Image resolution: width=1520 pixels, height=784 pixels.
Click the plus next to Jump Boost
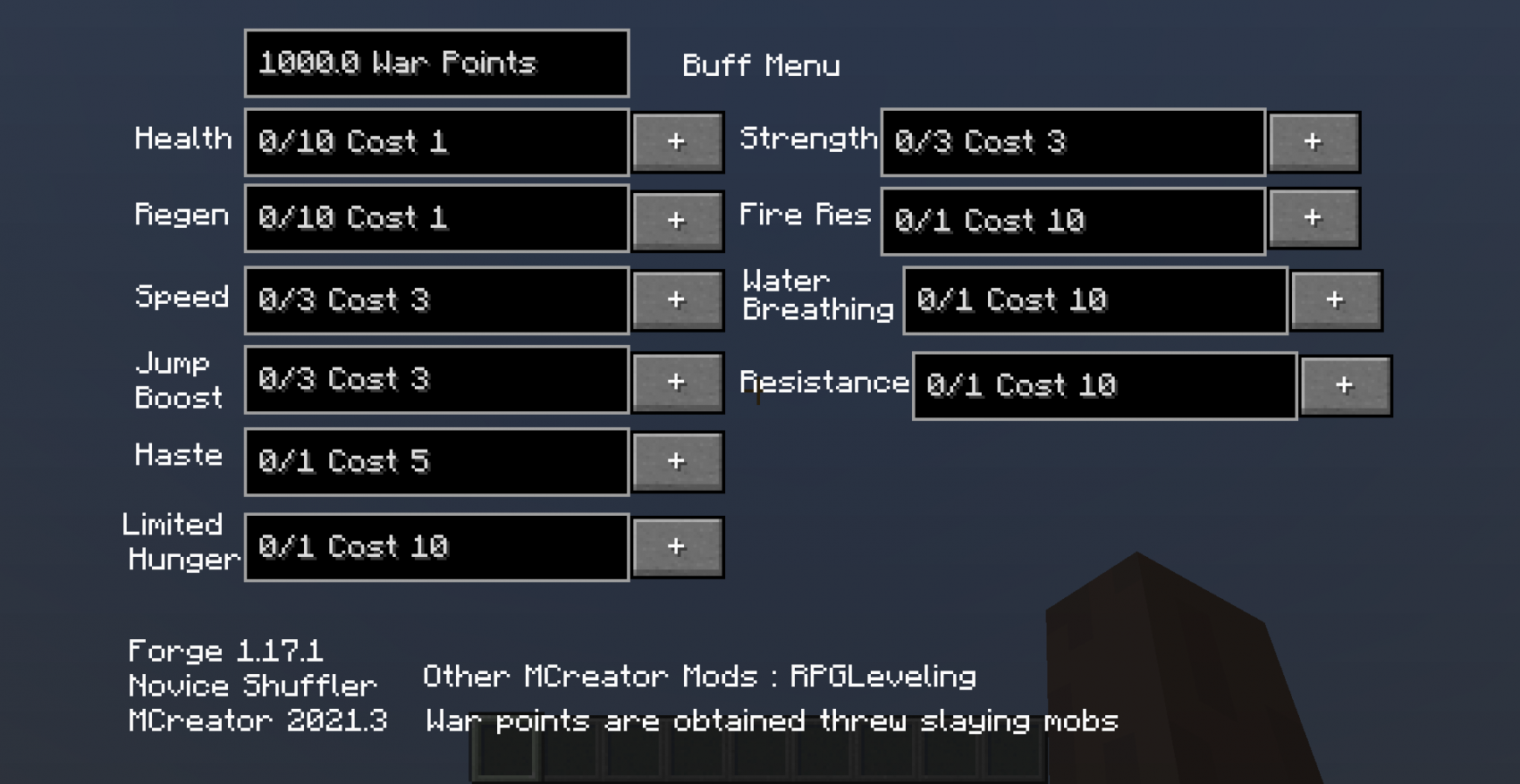[x=677, y=380]
